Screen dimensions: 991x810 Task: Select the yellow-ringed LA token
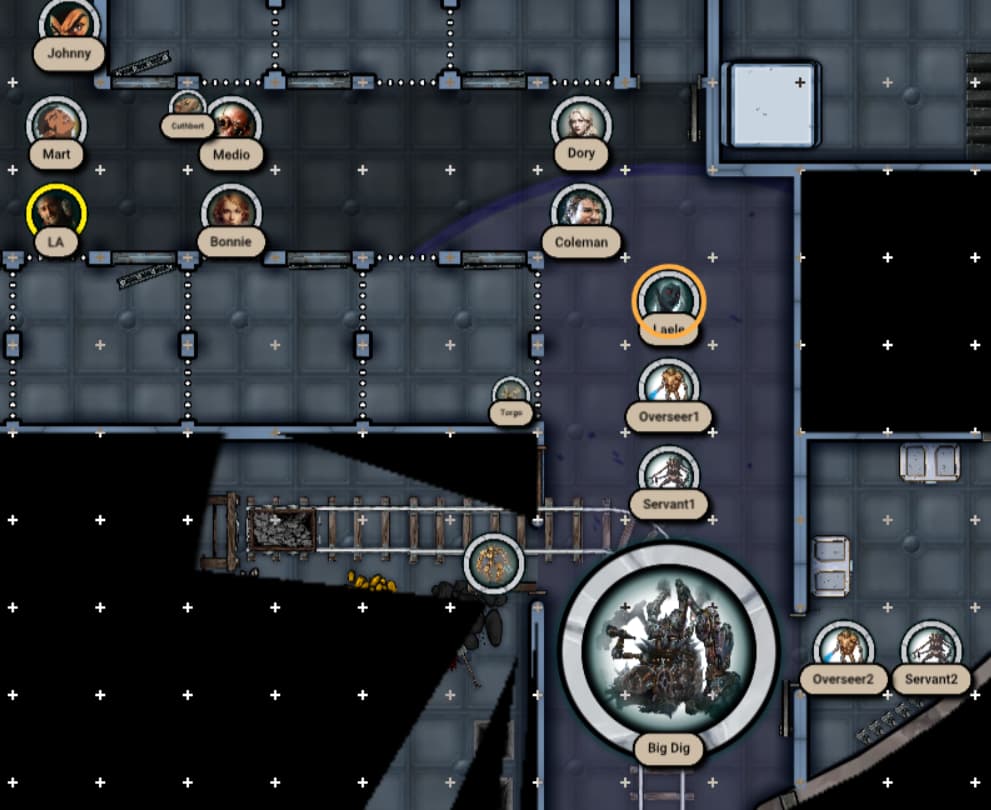pos(56,213)
